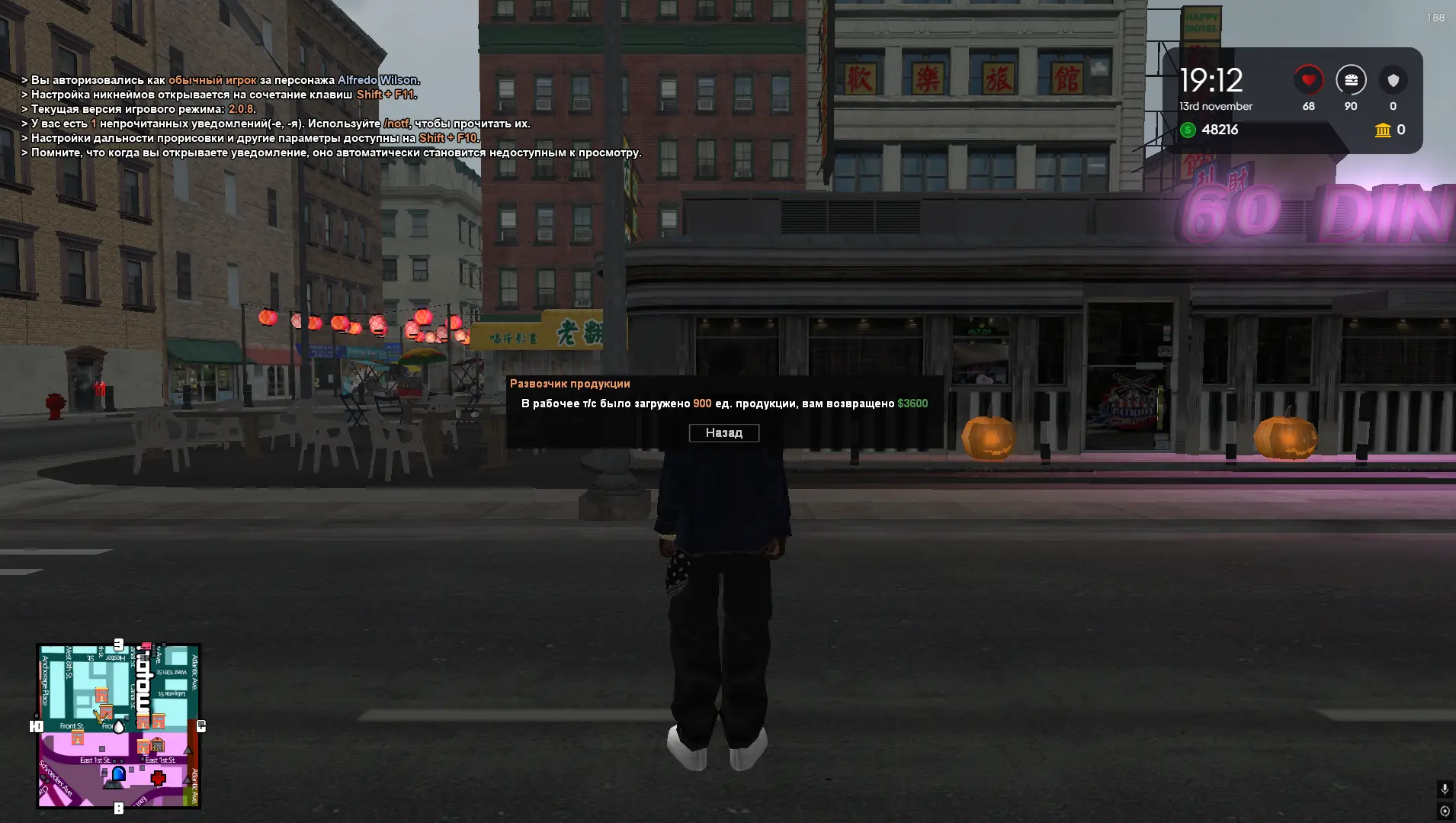The width and height of the screenshot is (1456, 823).
Task: Click the water drop marker on the minimap
Action: tap(119, 726)
